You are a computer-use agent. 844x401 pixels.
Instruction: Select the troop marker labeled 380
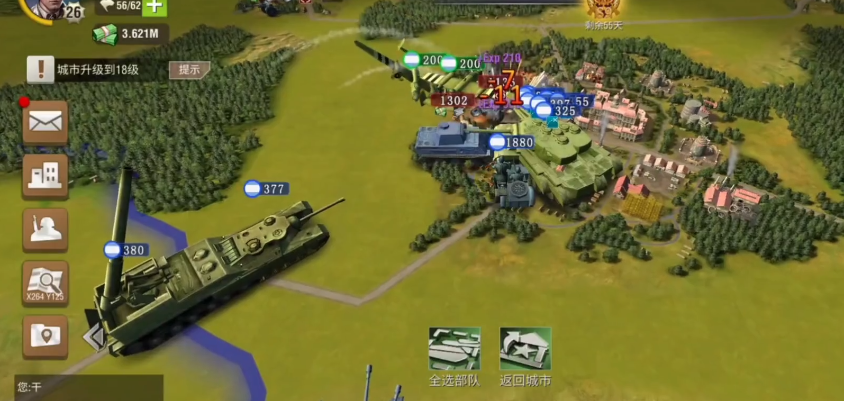125,250
